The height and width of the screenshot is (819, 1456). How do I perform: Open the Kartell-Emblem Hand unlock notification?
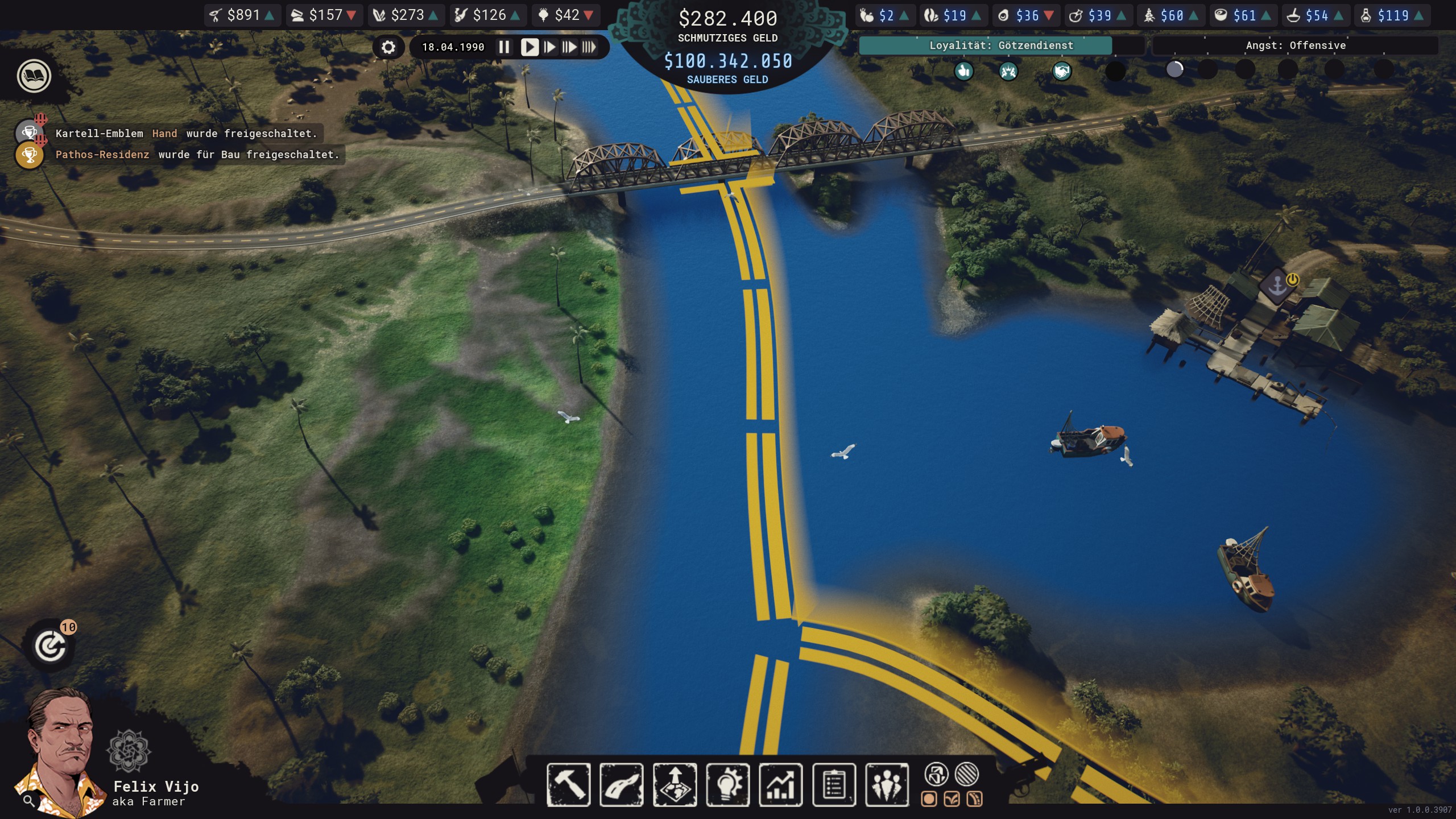point(185,134)
